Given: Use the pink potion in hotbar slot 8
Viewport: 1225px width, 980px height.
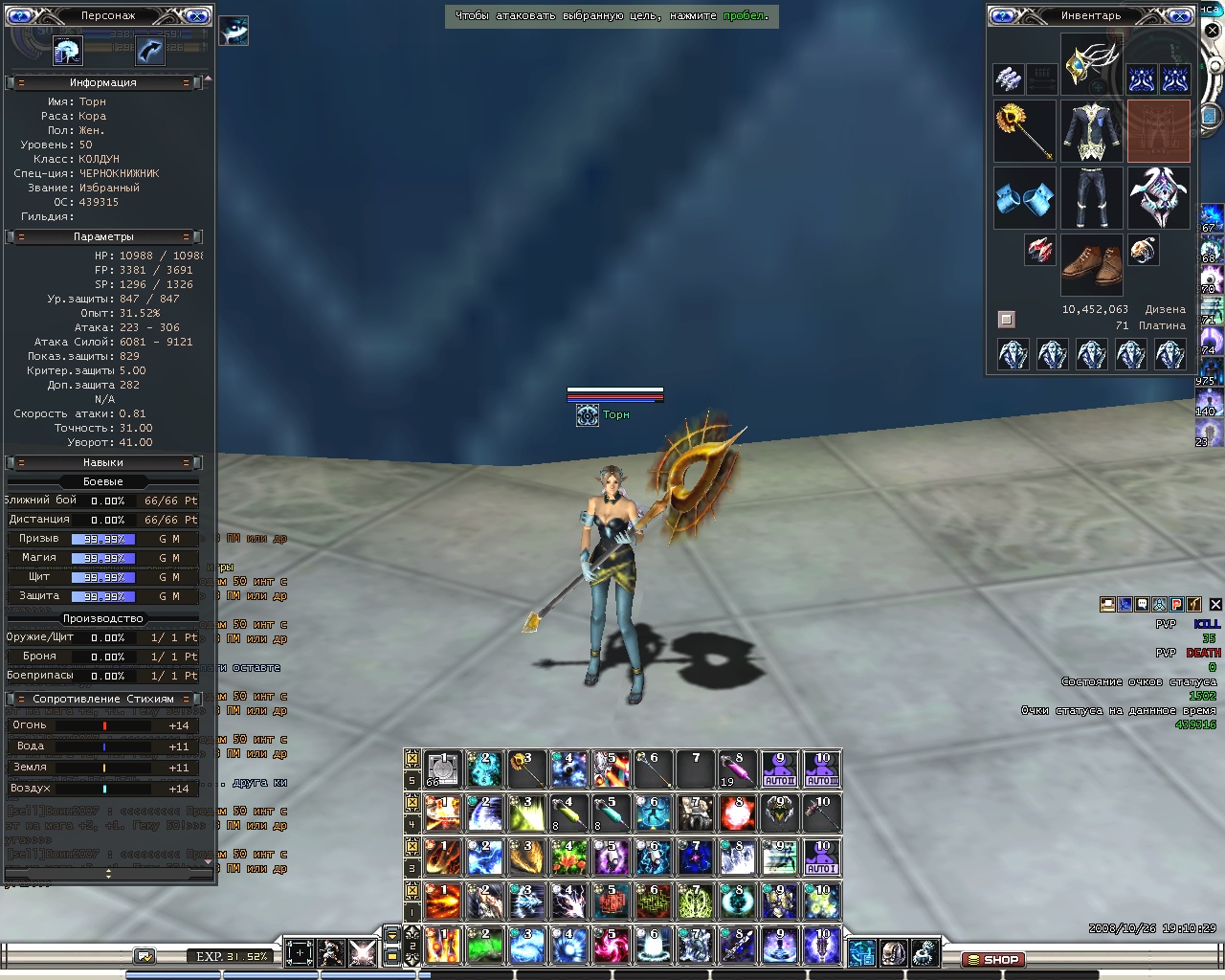Looking at the screenshot, I should click(738, 768).
